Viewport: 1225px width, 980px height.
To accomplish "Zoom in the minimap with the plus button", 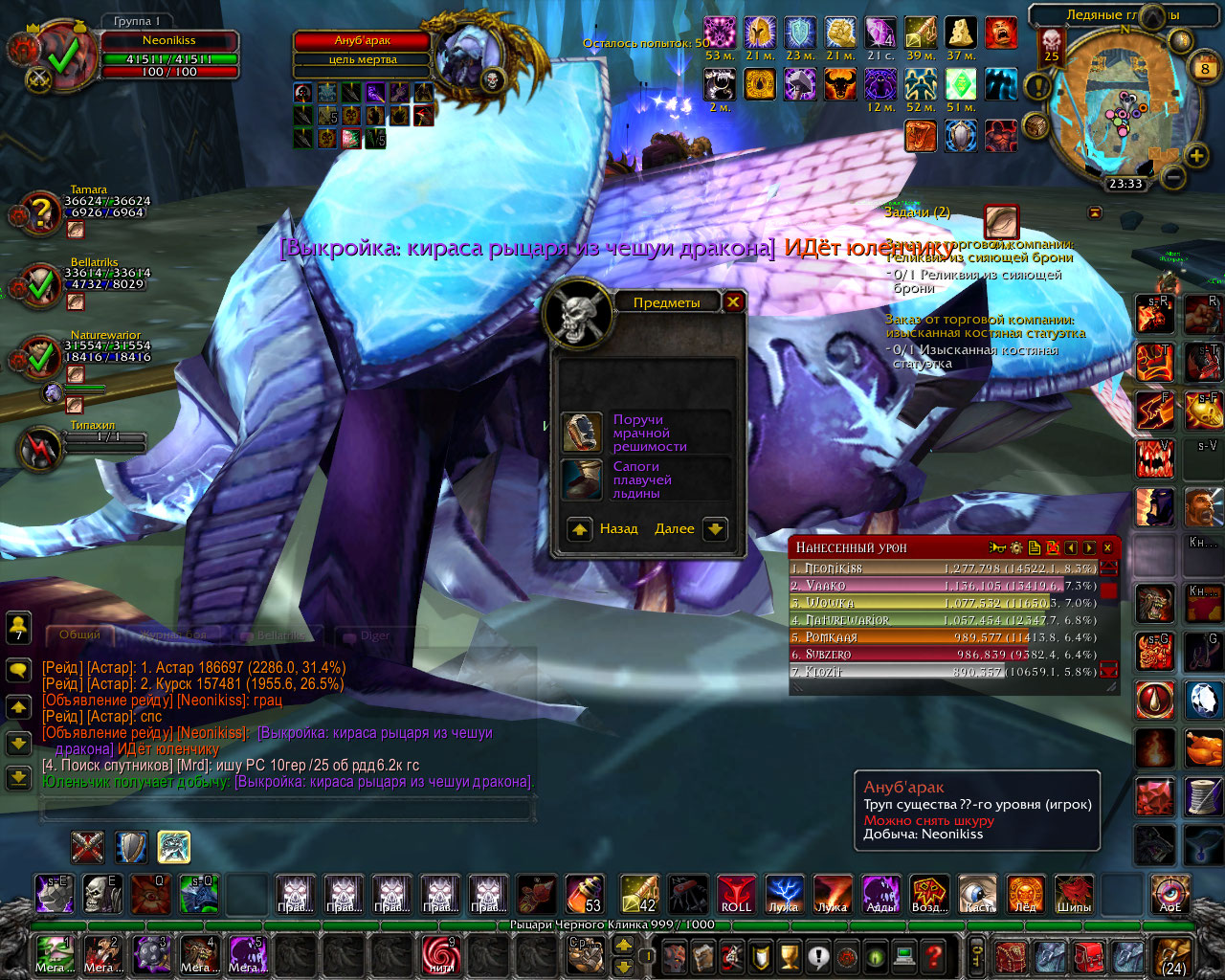I will [1196, 155].
